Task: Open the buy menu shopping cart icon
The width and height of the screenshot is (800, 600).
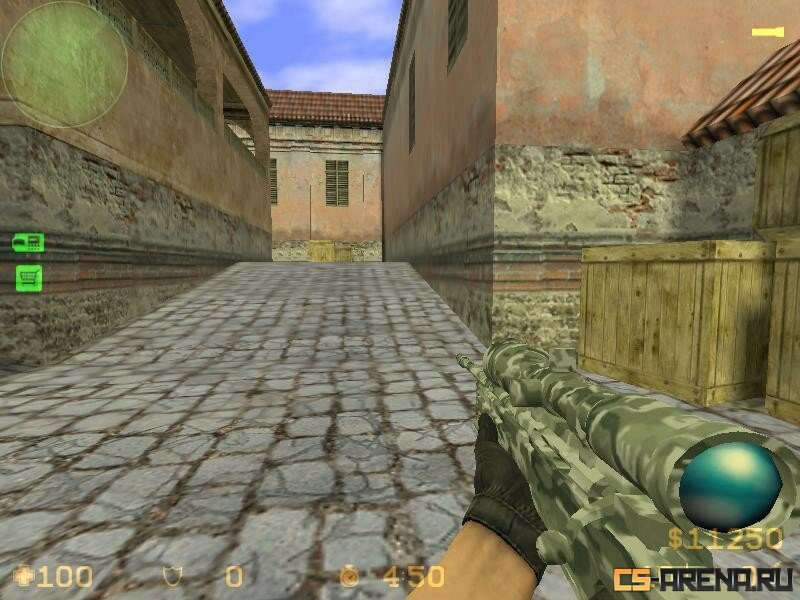Action: click(28, 277)
